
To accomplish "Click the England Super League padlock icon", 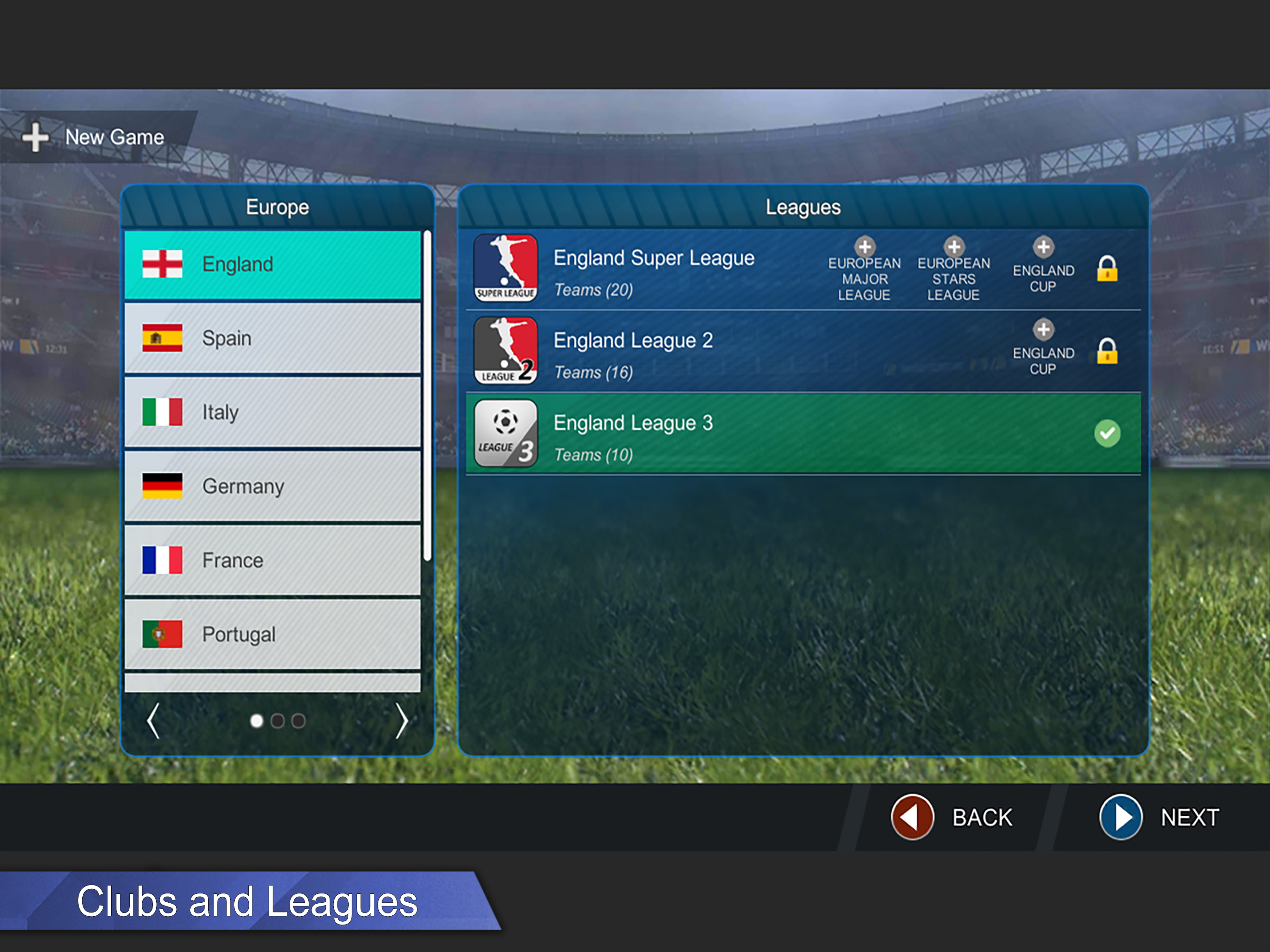I will tap(1107, 269).
